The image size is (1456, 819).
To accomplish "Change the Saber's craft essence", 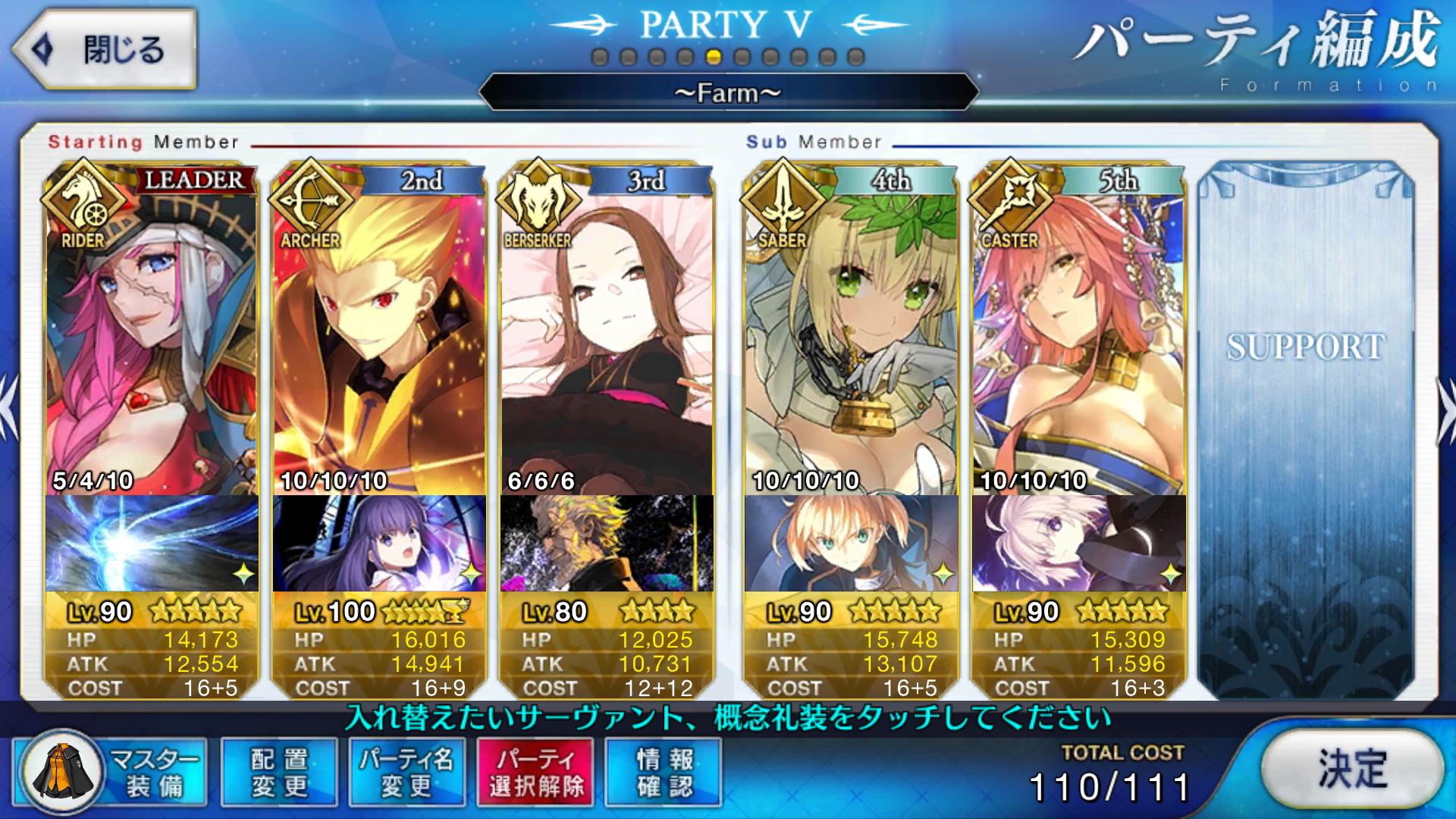I will click(851, 543).
